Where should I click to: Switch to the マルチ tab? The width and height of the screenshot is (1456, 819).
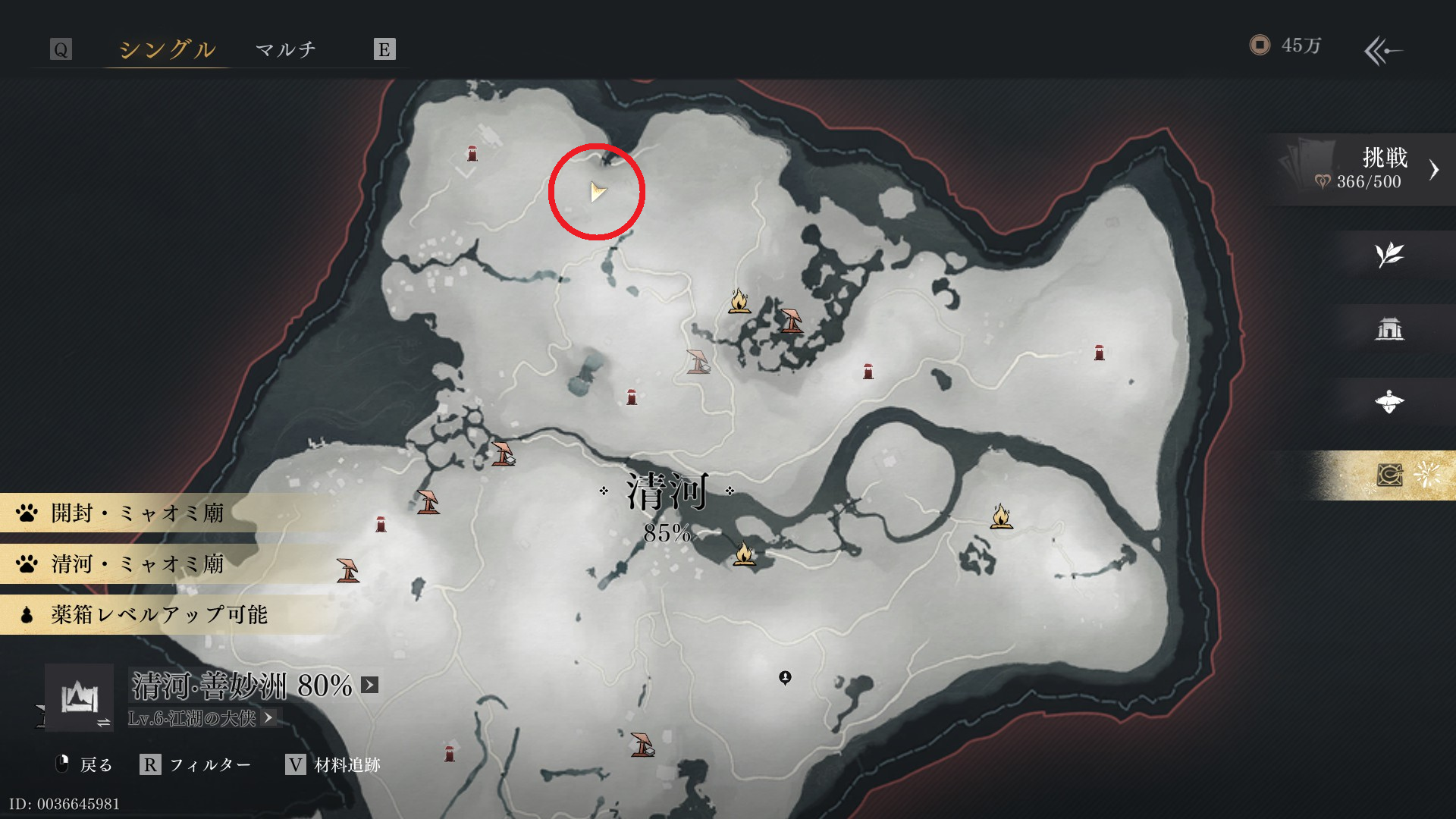285,50
